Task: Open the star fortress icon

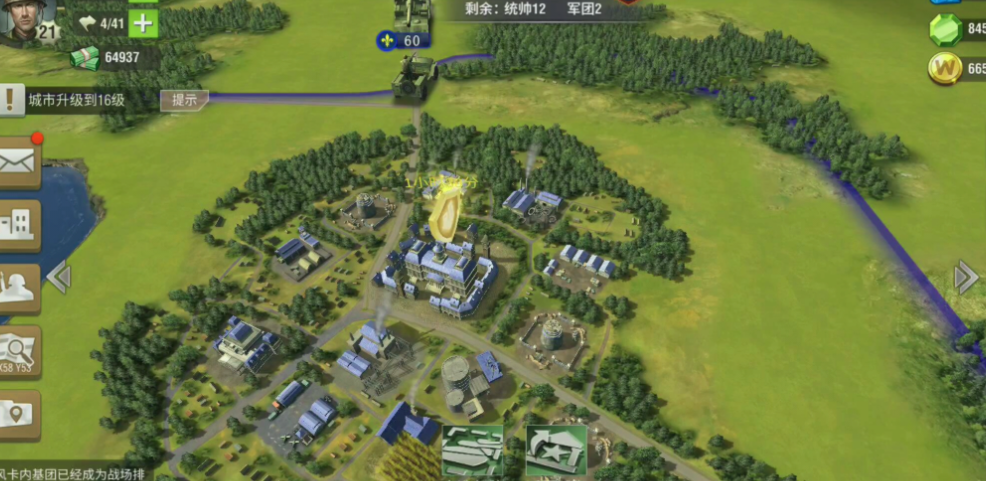Action: [556, 450]
